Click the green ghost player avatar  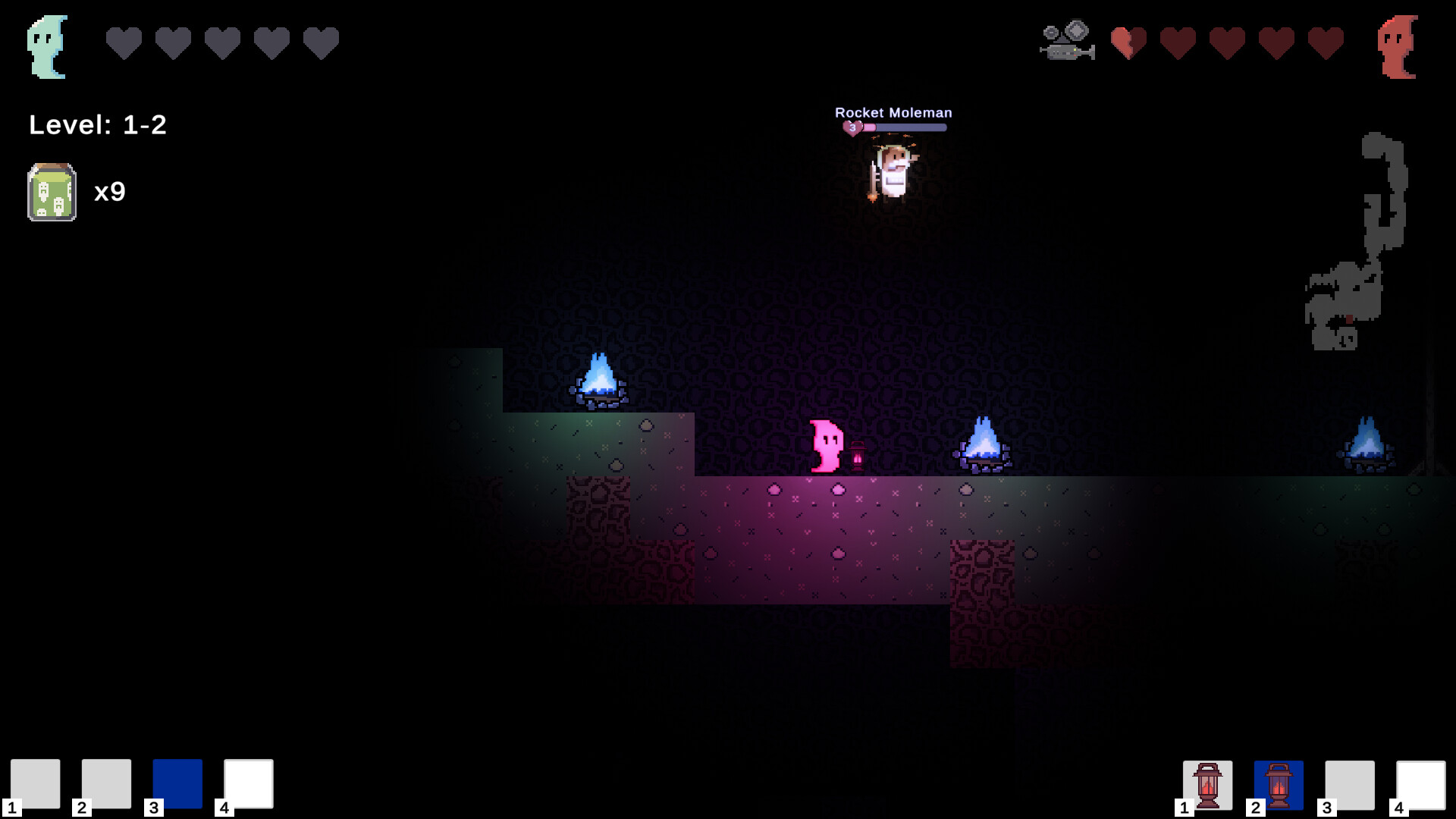pos(47,45)
